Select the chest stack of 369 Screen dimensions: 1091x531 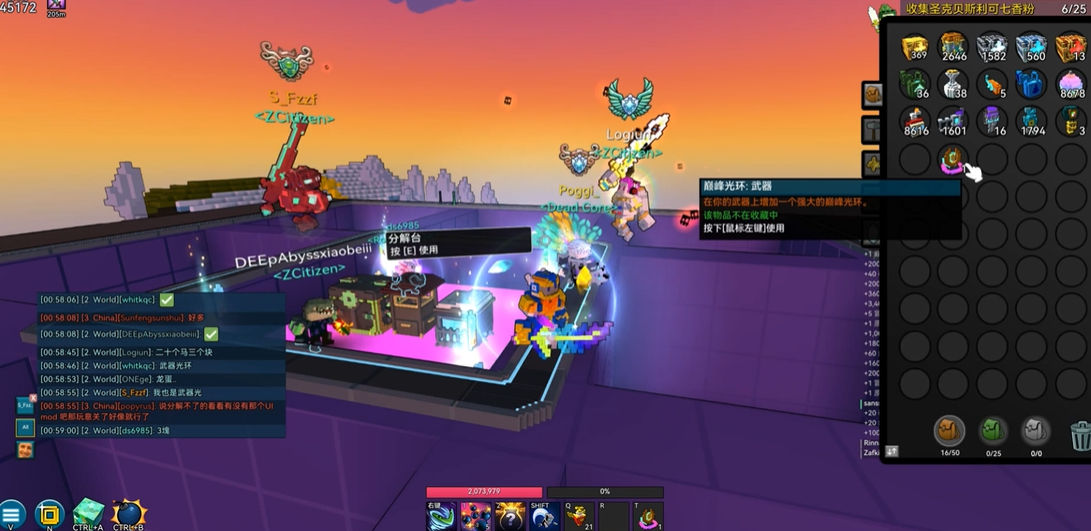click(915, 47)
